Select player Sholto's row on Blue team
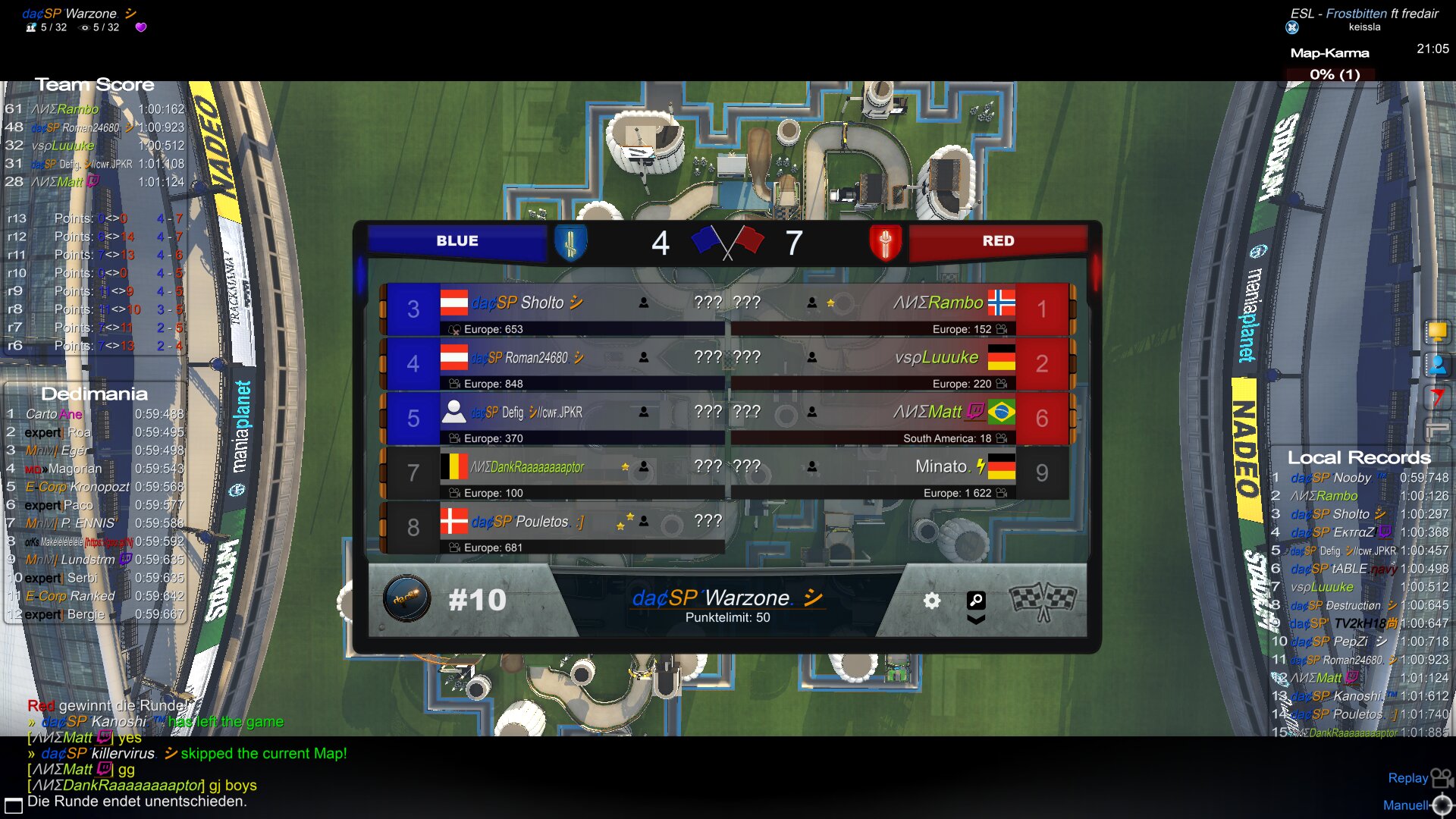Image resolution: width=1456 pixels, height=819 pixels. click(554, 309)
